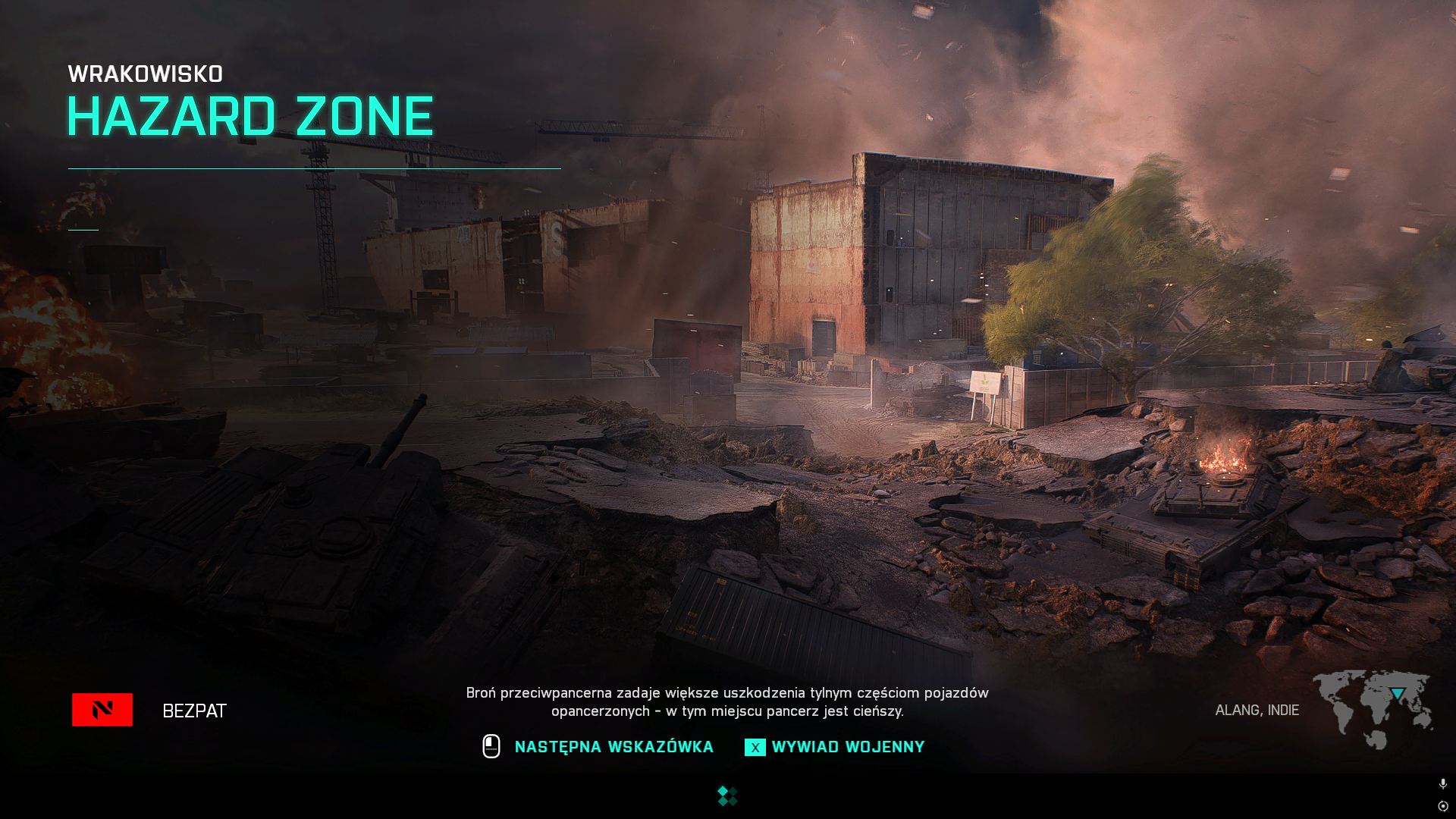Viewport: 1456px width, 819px height.
Task: Click the circular target icon below the microphone
Action: [x=1442, y=806]
